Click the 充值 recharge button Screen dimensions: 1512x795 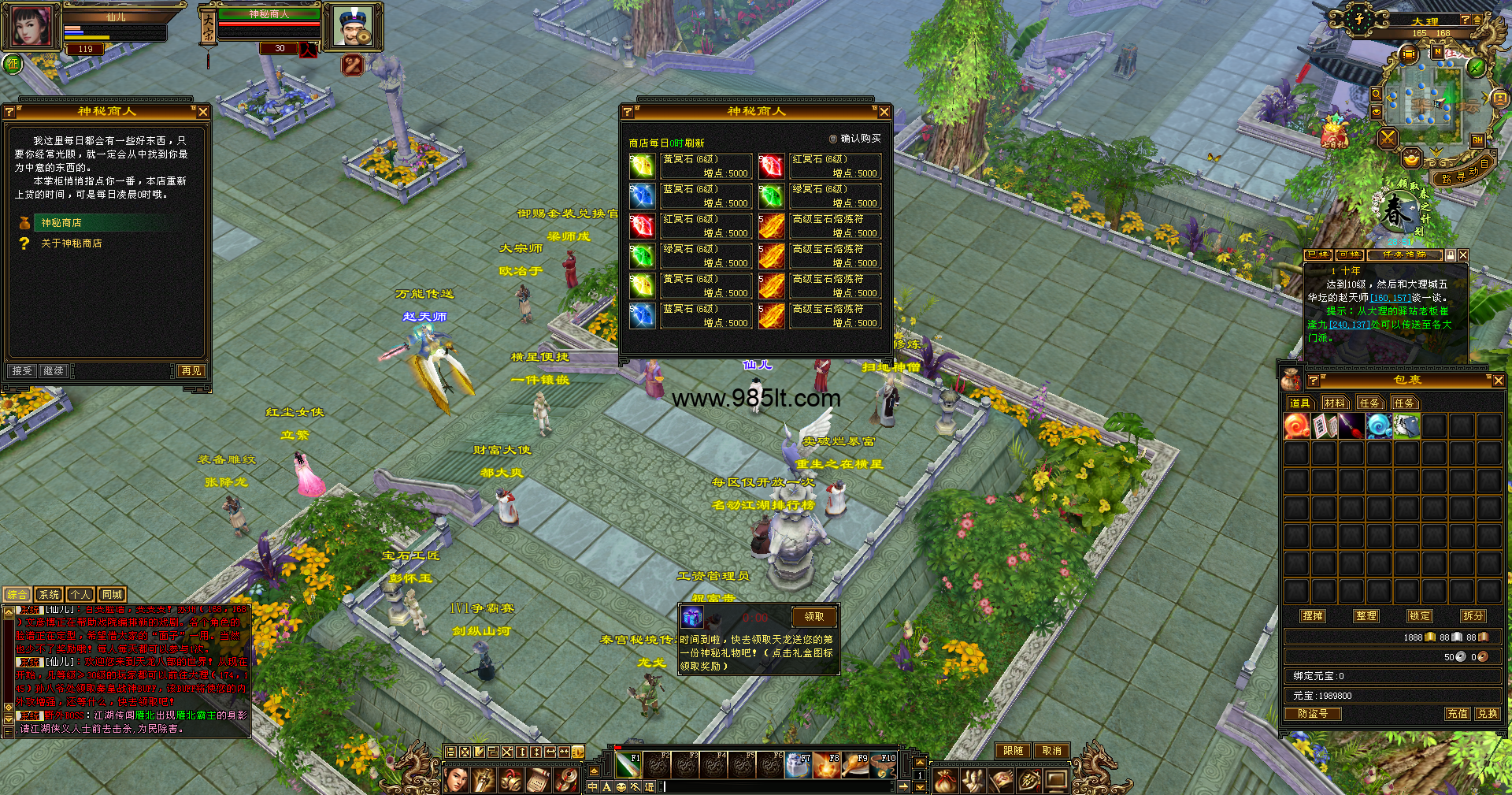(x=1457, y=714)
